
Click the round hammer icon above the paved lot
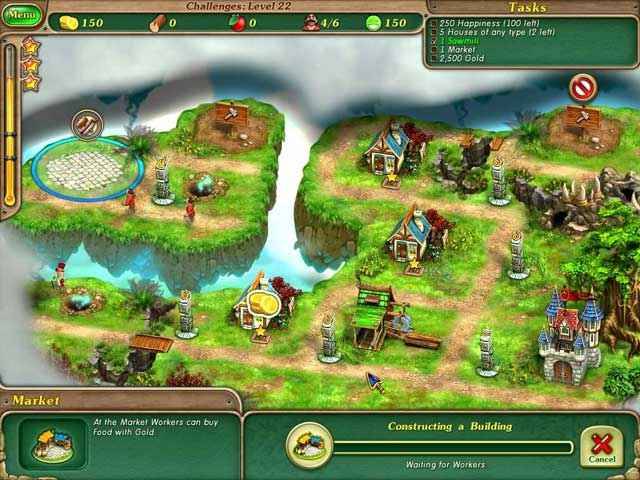87,125
